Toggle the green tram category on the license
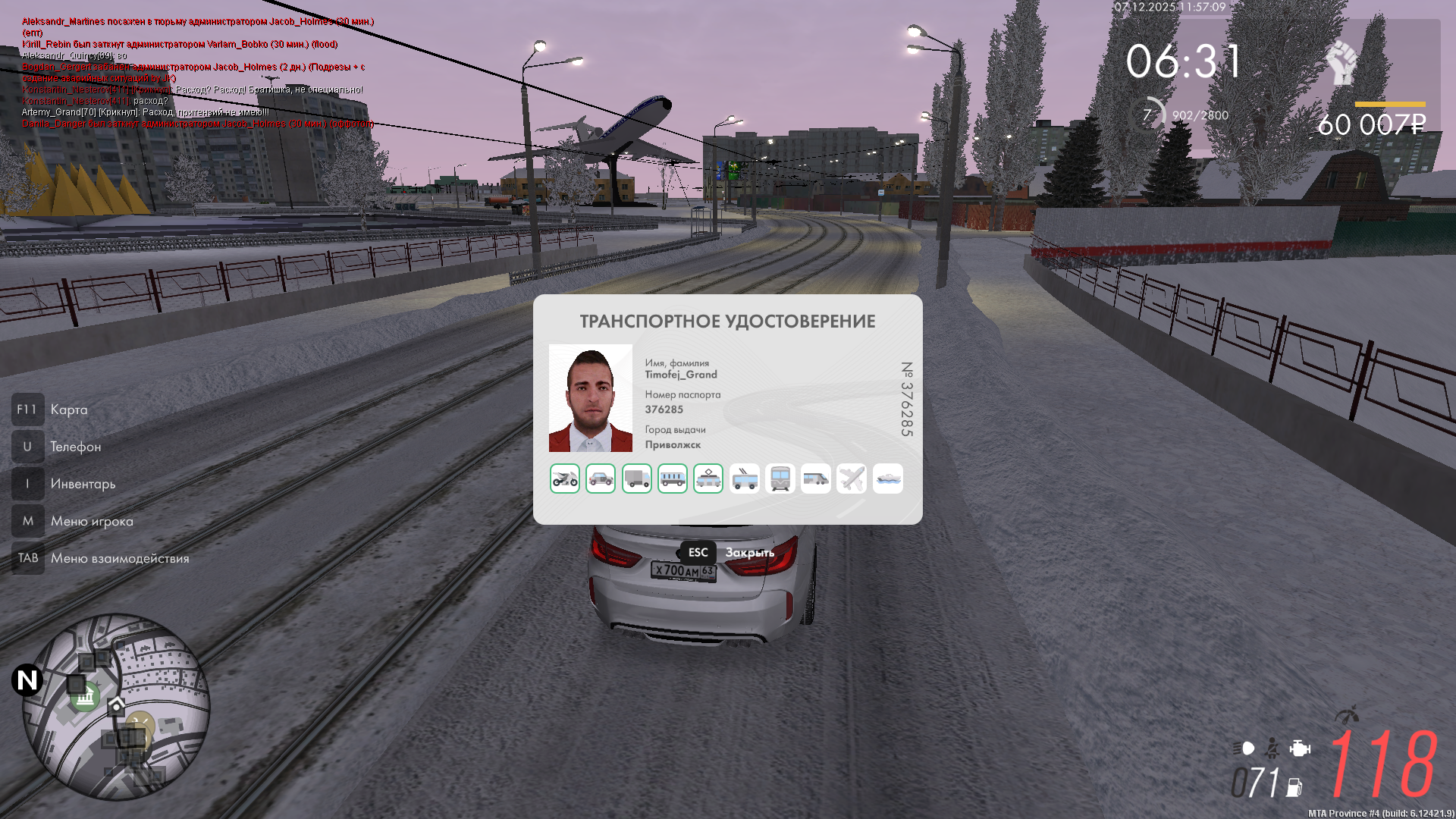The width and height of the screenshot is (1456, 819). pos(708,478)
